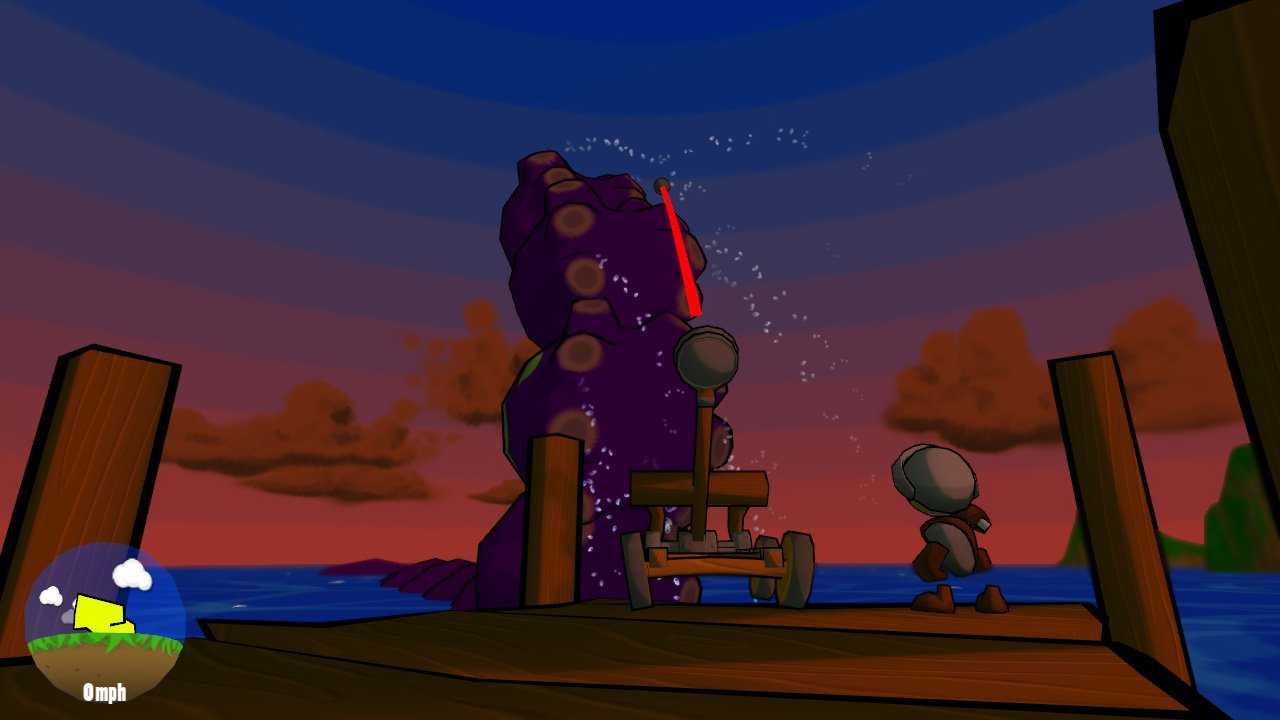Click the monster's ridged tail in the water

(x=430, y=575)
